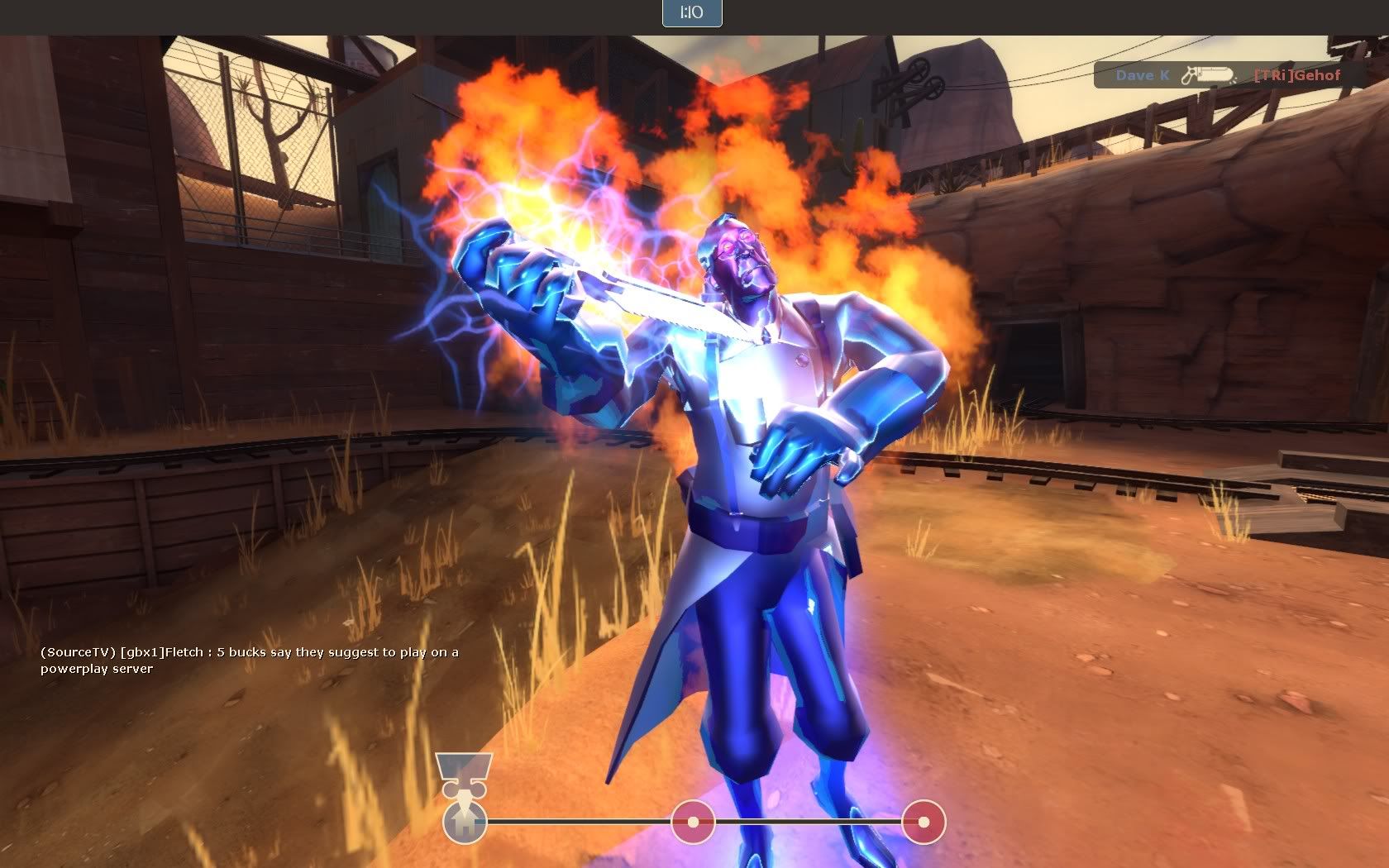Image resolution: width=1389 pixels, height=868 pixels.
Task: Expand the killfeed entry for Dave K
Action: (x=1145, y=75)
